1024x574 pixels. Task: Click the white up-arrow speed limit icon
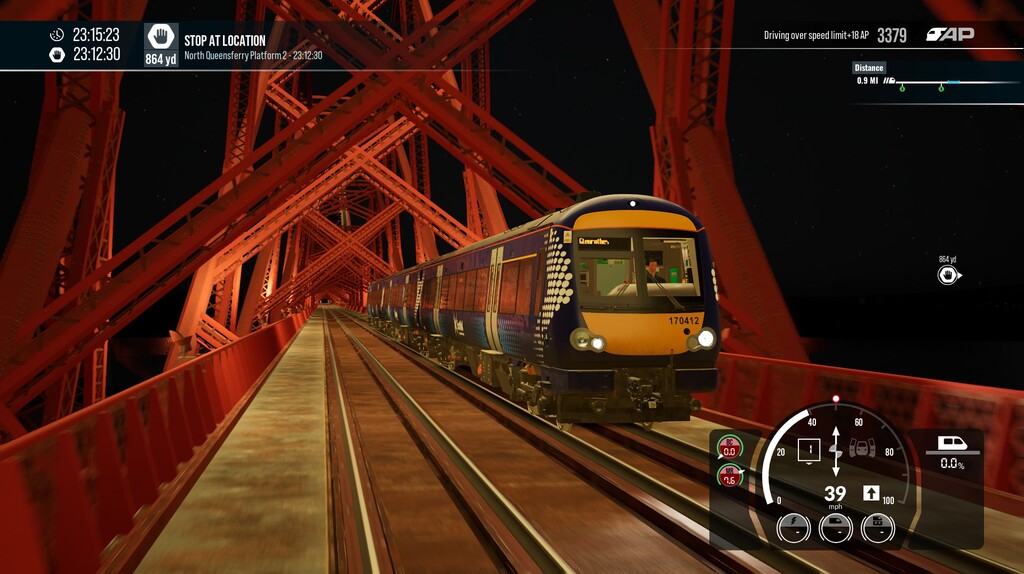tap(870, 492)
